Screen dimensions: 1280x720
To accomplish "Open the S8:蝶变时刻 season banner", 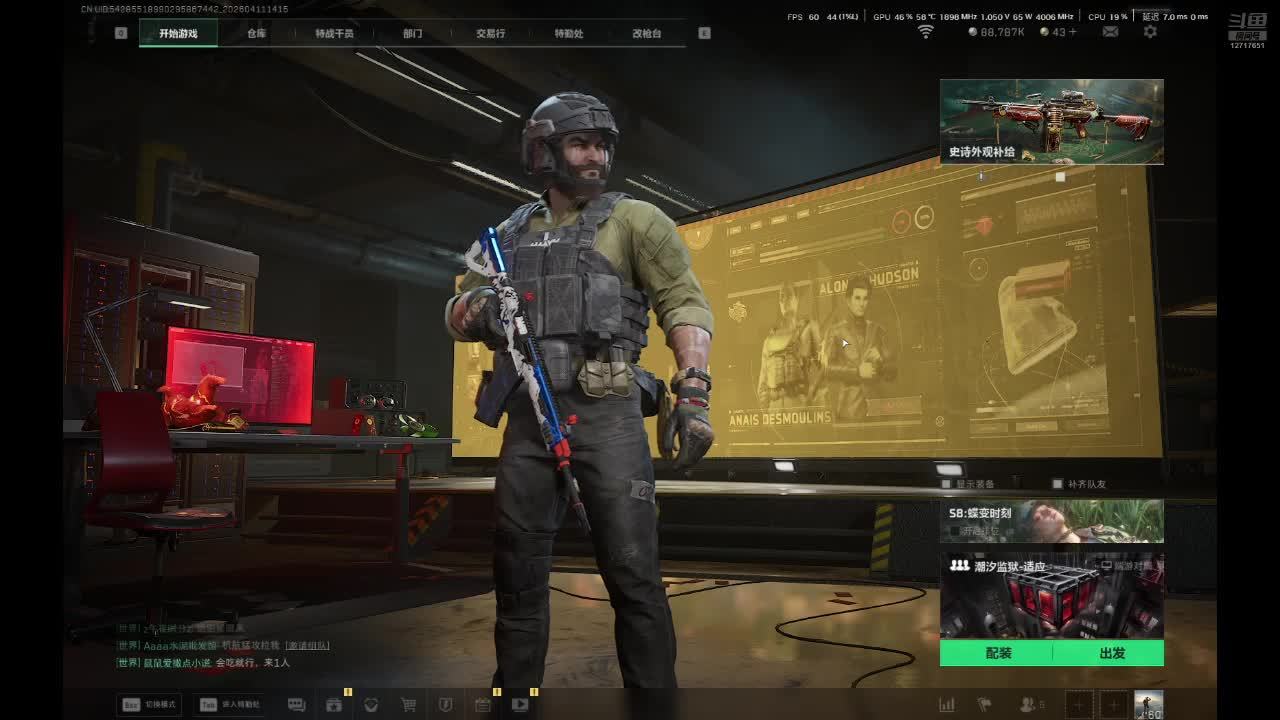I will (x=1051, y=521).
